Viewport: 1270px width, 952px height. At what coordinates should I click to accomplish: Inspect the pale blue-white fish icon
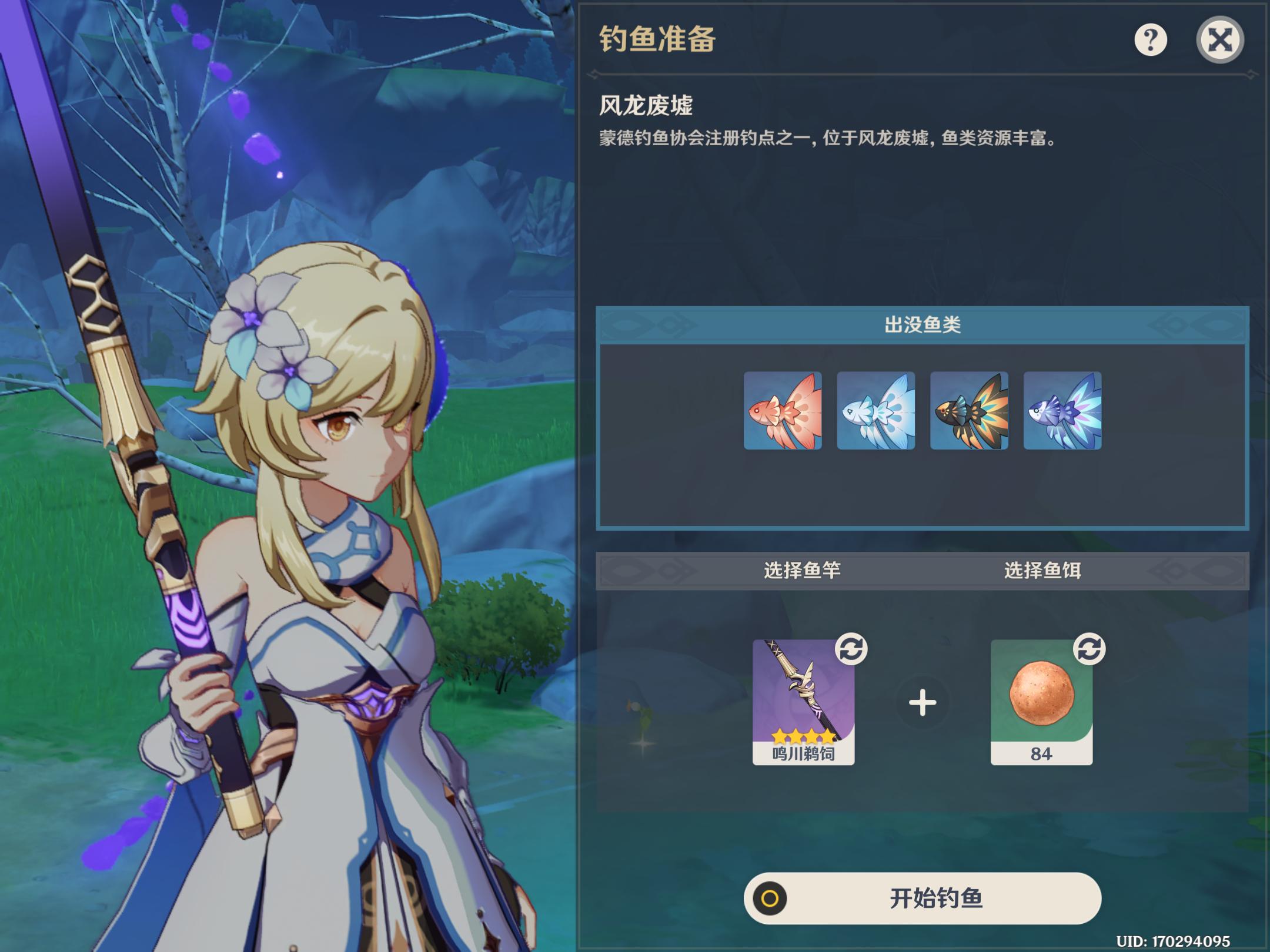click(x=876, y=411)
